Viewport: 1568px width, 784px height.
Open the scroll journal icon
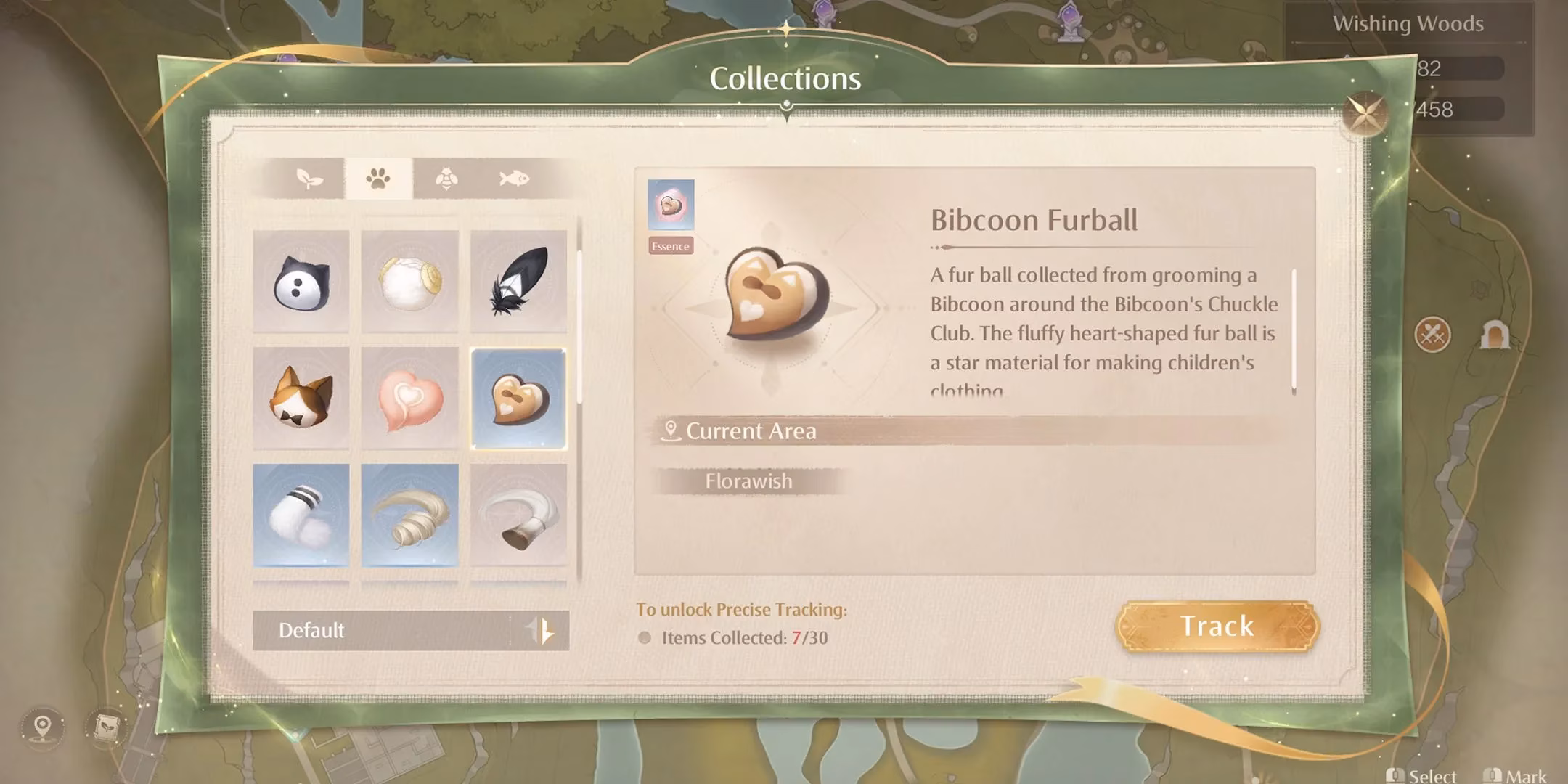click(x=107, y=726)
